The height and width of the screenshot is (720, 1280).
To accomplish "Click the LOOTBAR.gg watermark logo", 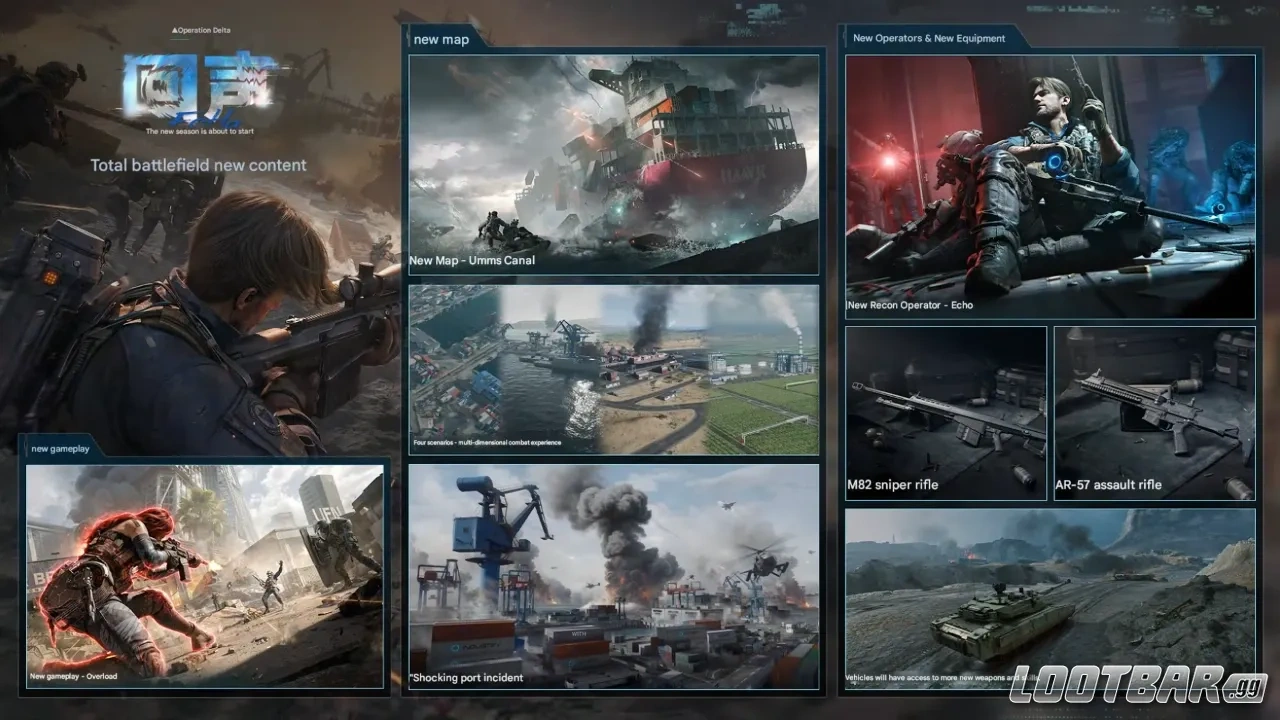I will pyautogui.click(x=1138, y=686).
